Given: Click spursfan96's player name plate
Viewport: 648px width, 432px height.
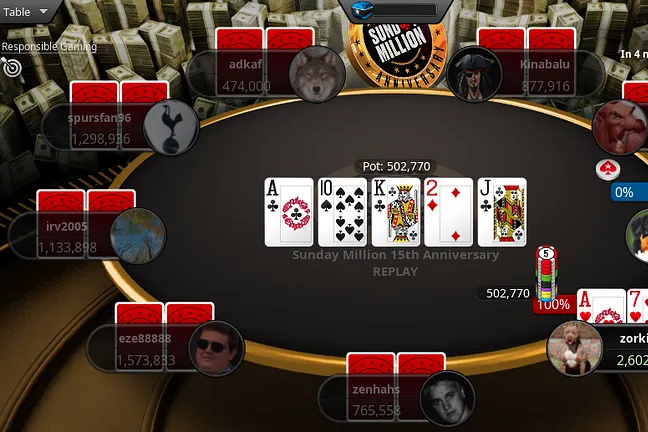Looking at the screenshot, I should point(99,127).
